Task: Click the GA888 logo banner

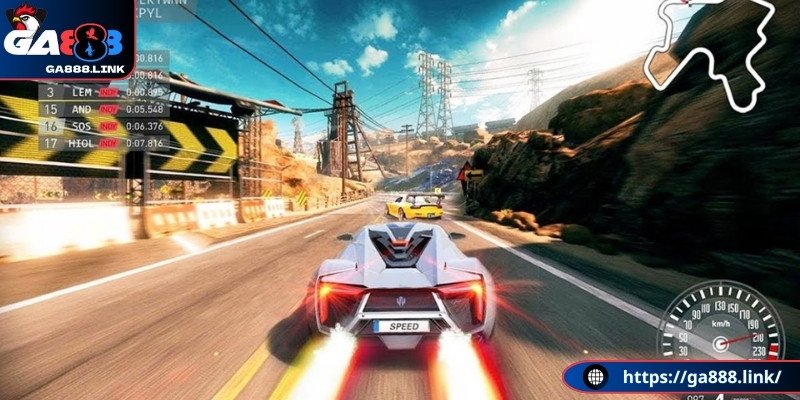Action: [65, 40]
